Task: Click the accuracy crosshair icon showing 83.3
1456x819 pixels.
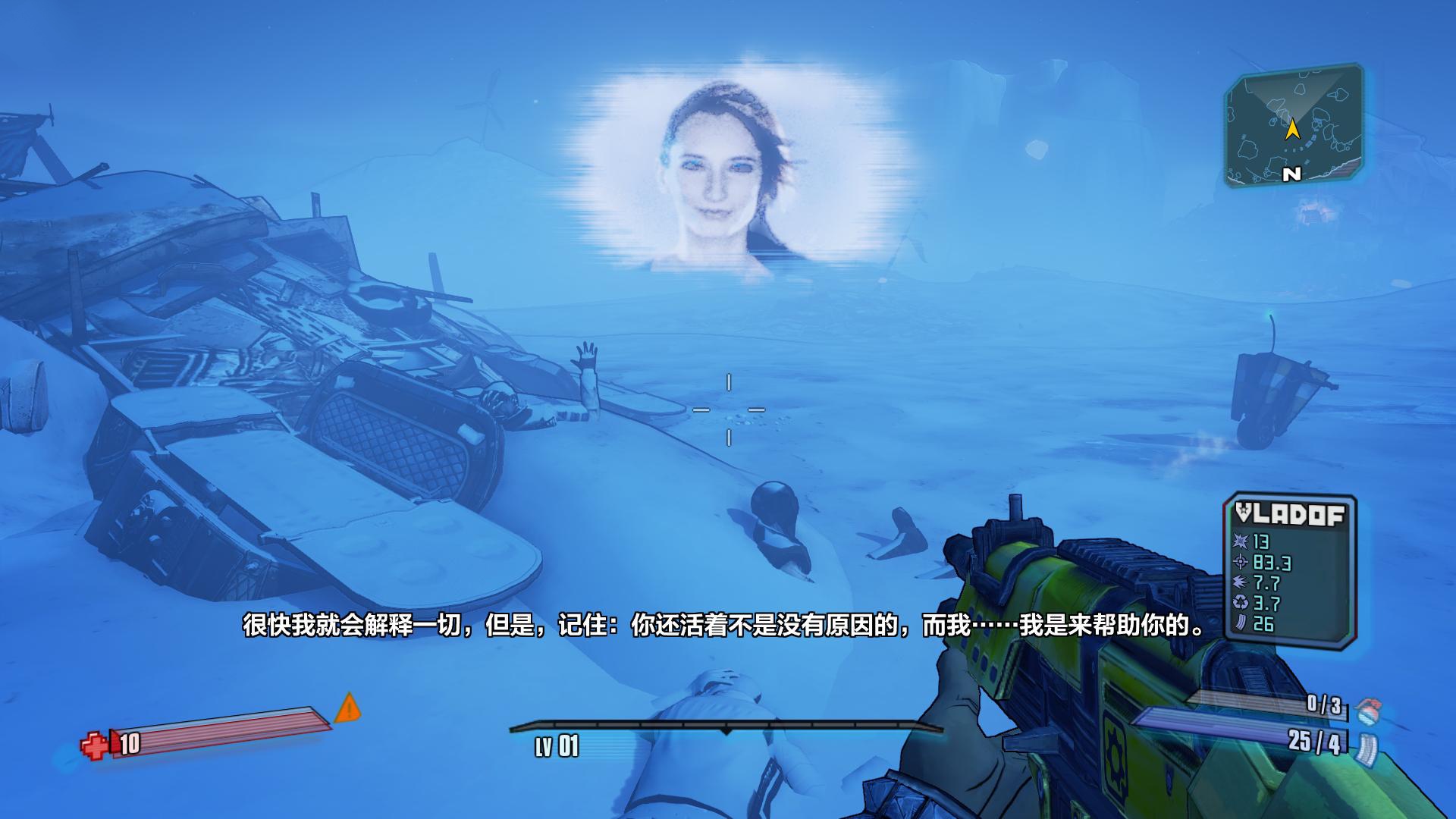Action: pos(1241,563)
